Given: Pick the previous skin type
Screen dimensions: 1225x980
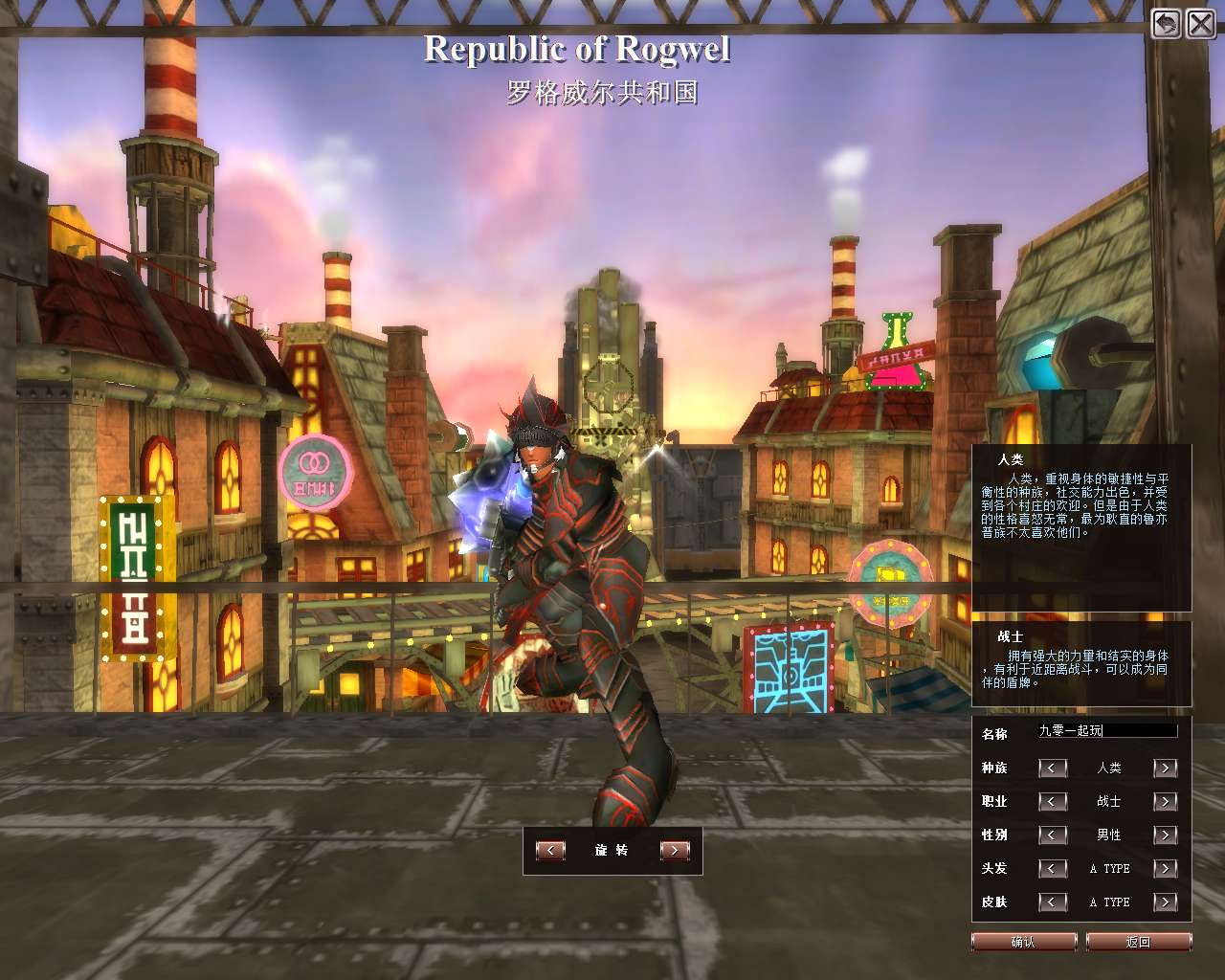Looking at the screenshot, I should 1053,902.
